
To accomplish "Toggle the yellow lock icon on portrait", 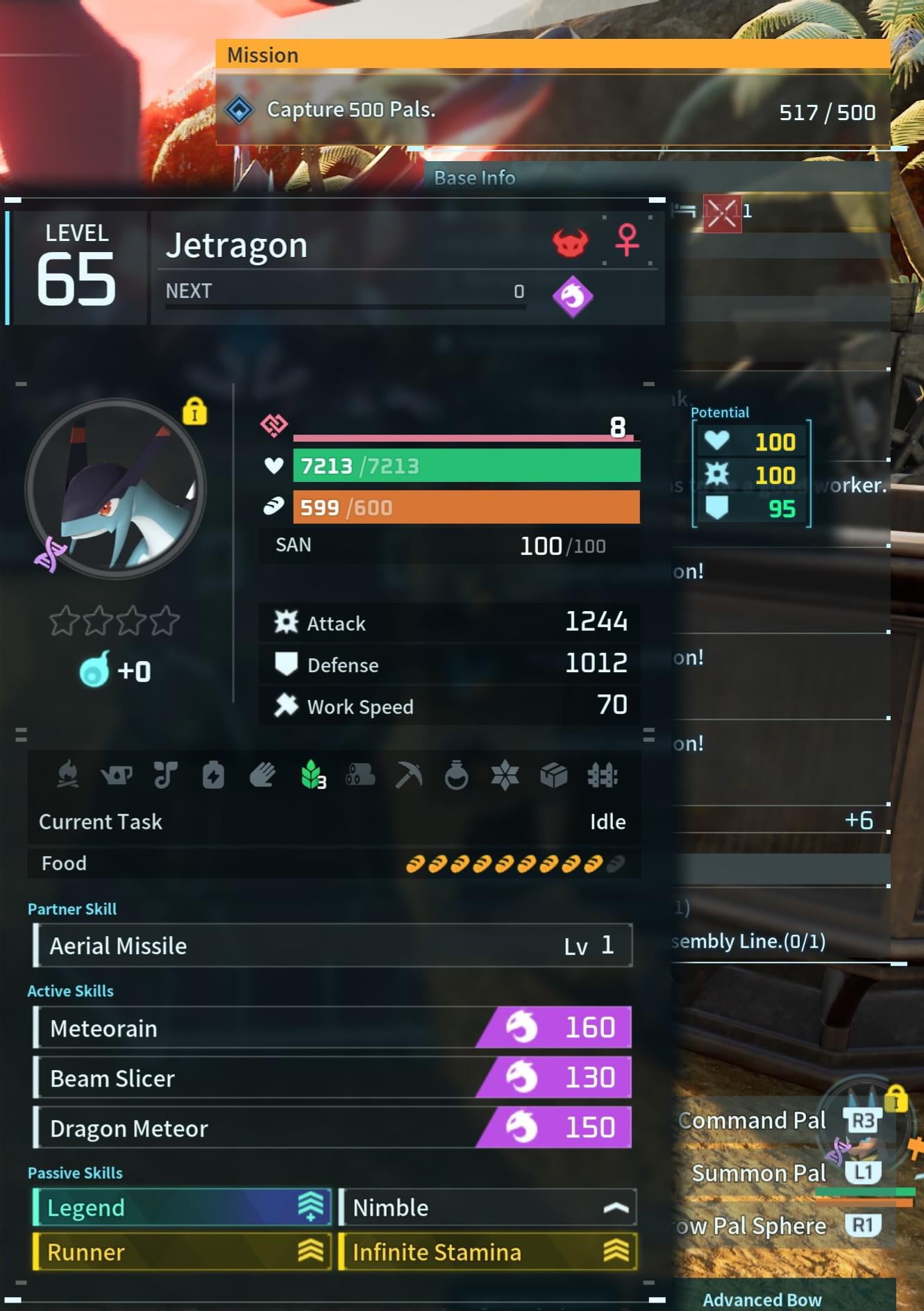I will coord(195,412).
